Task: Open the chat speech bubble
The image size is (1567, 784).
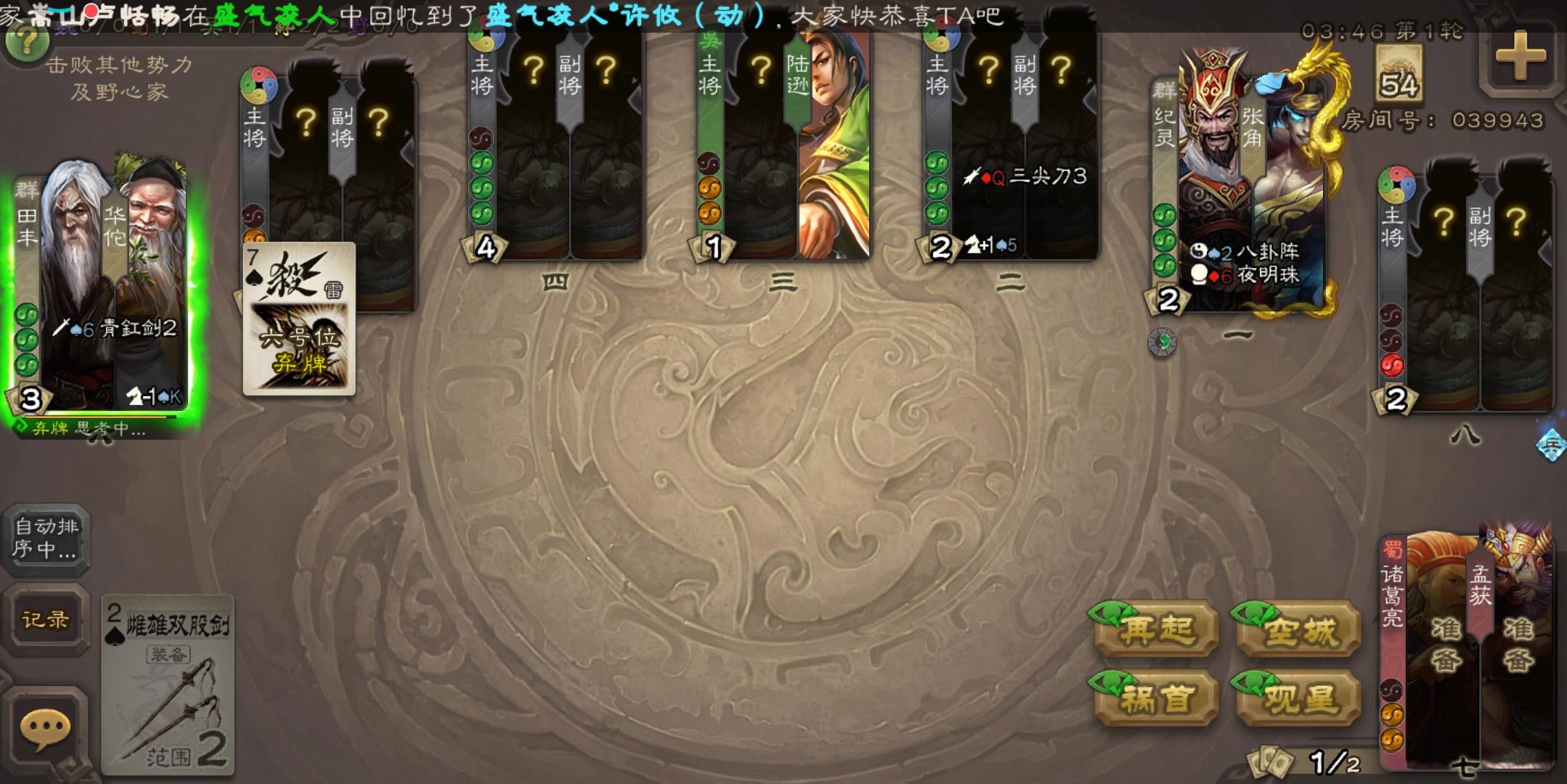Action: 45,728
